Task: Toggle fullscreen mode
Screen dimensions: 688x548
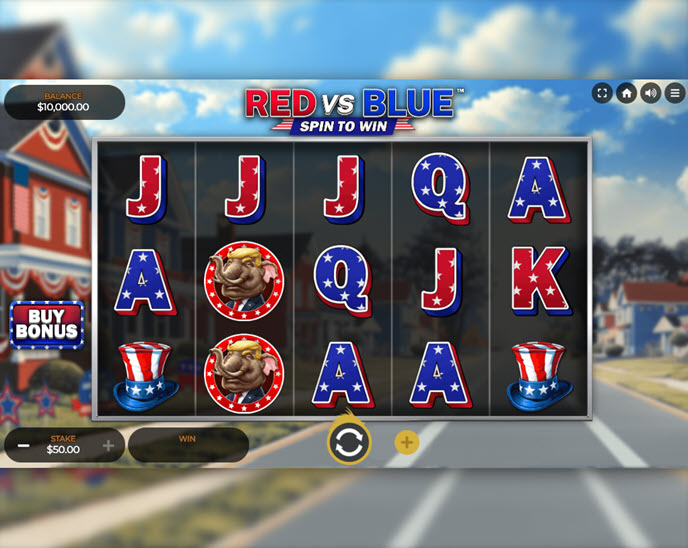Action: [x=602, y=93]
